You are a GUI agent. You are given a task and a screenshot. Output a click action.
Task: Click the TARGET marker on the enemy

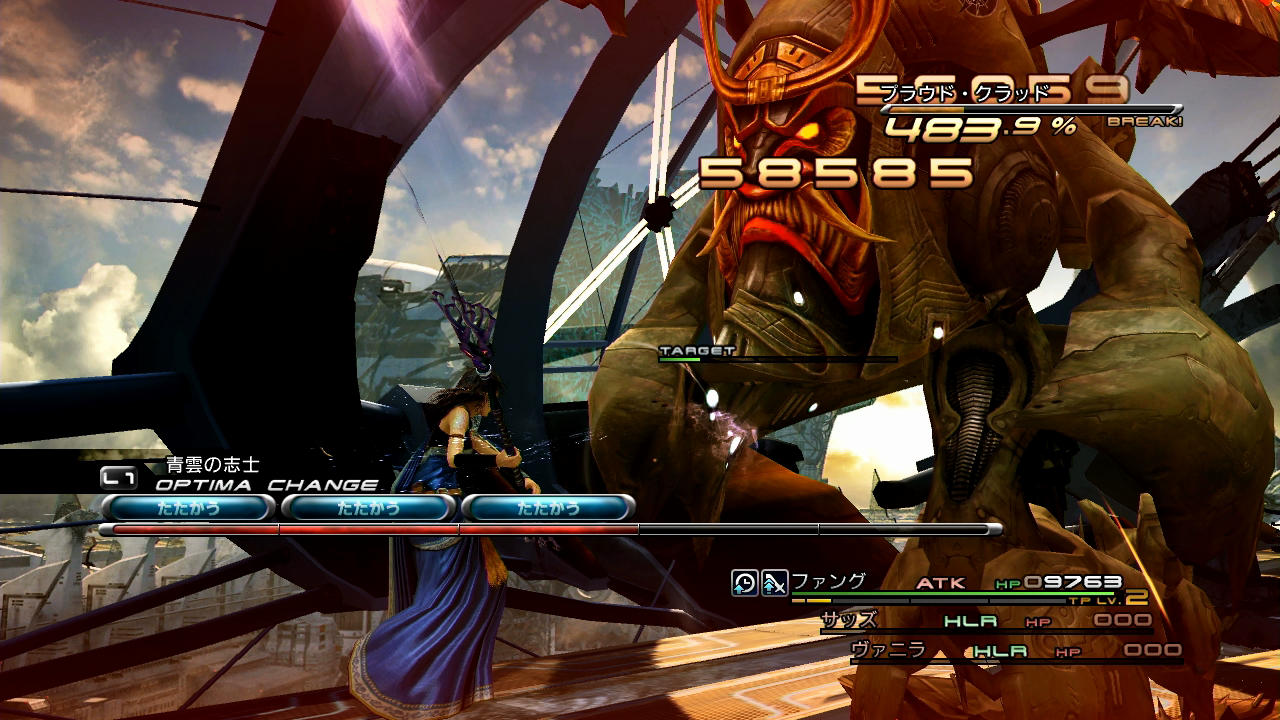[697, 351]
